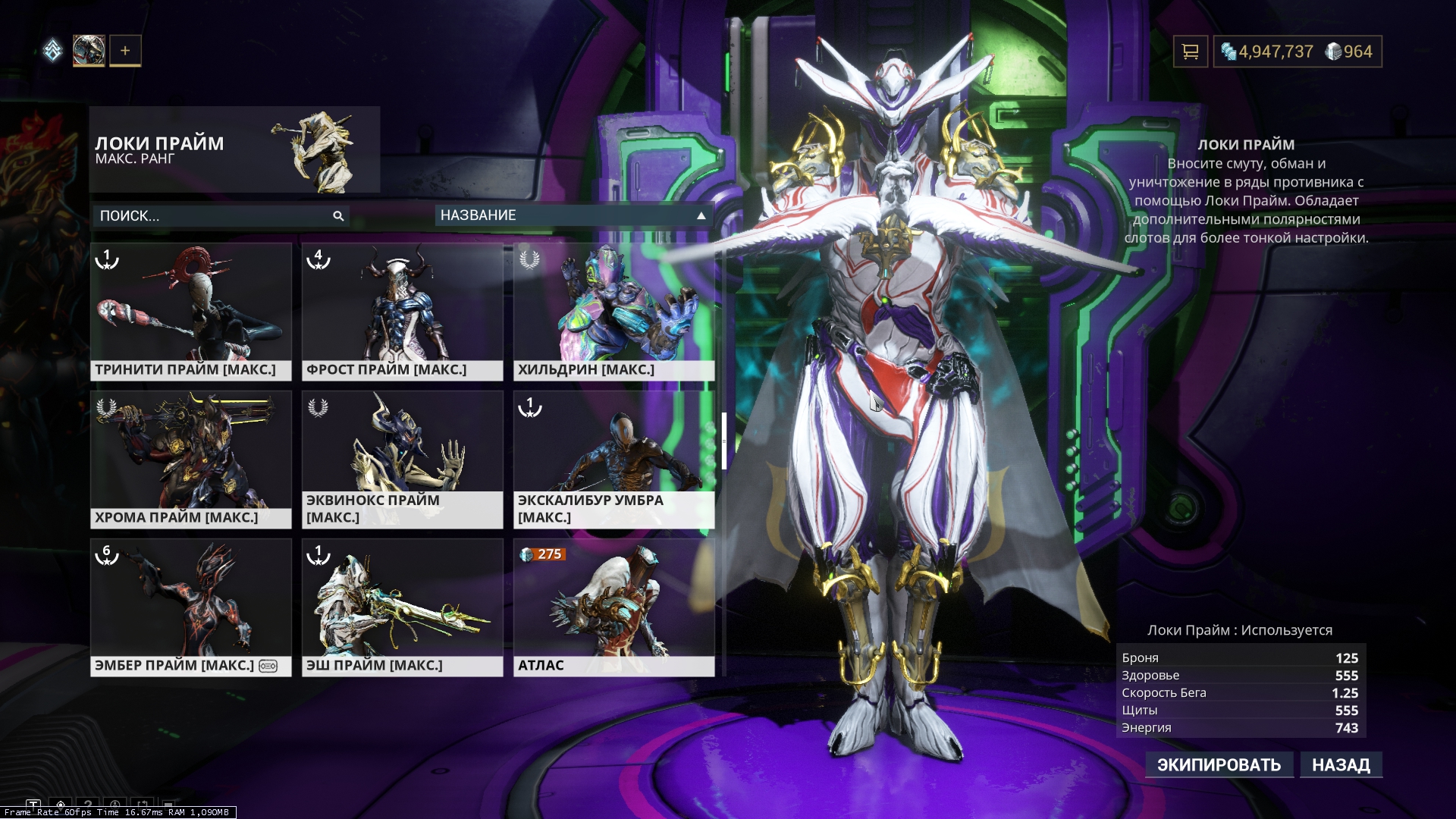The height and width of the screenshot is (819, 1456).
Task: Select the Экскалибур Умбра warframe tile
Action: pos(613,459)
